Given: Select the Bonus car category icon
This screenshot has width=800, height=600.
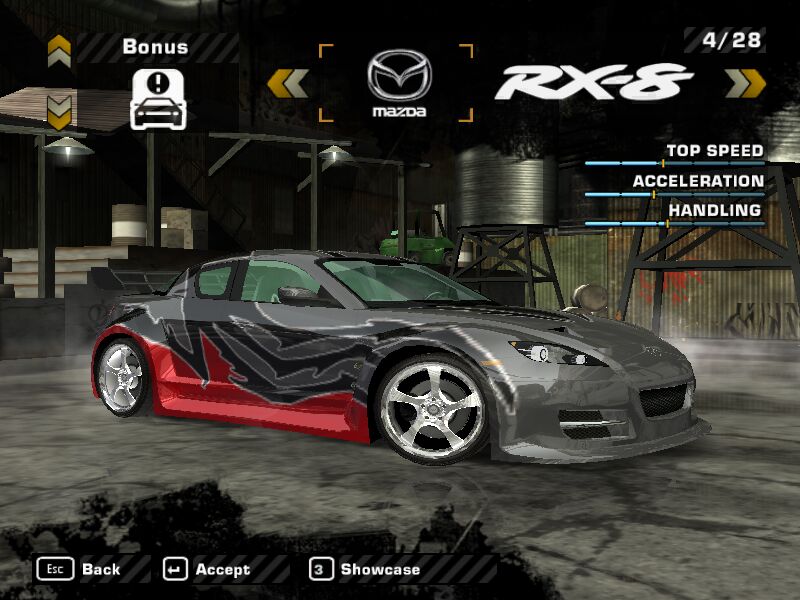Looking at the screenshot, I should tap(158, 98).
